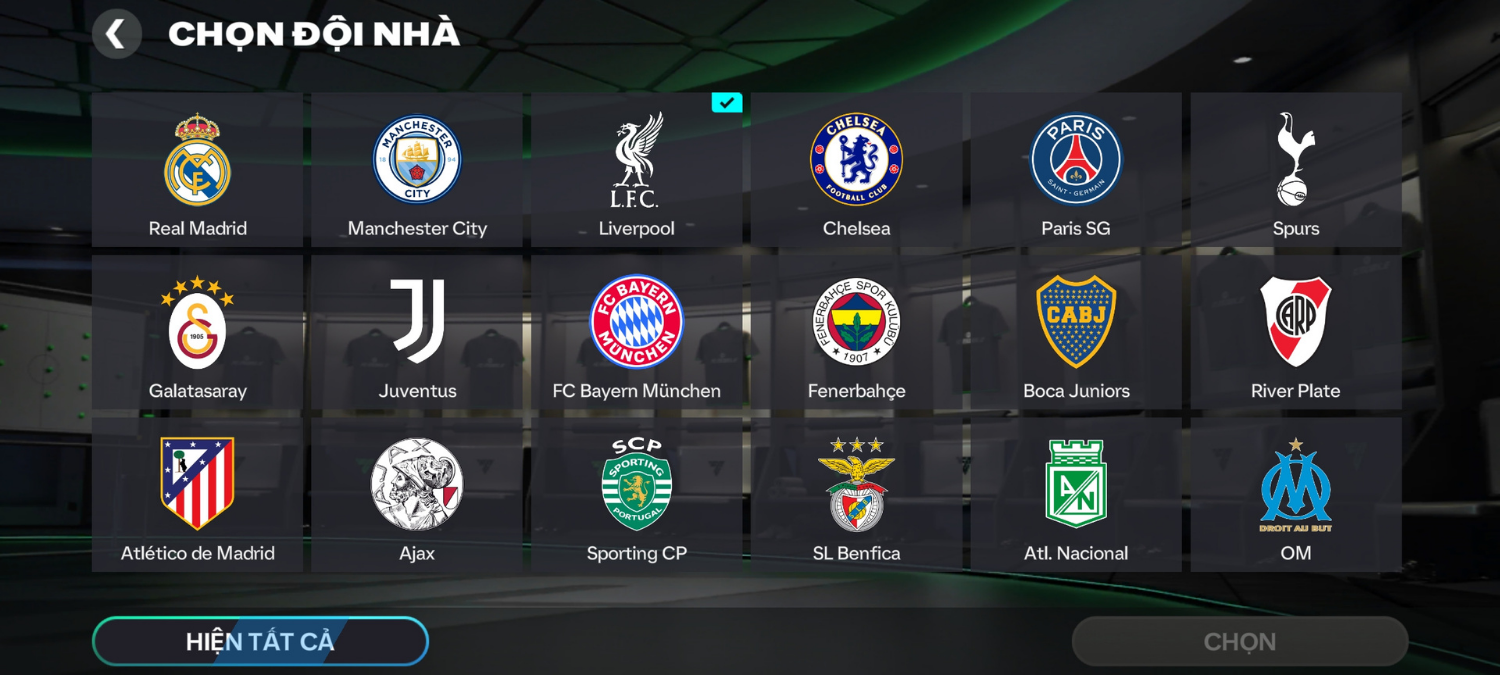Pick the Boca Juniors tile
Viewport: 1500px width, 675px height.
point(1076,332)
